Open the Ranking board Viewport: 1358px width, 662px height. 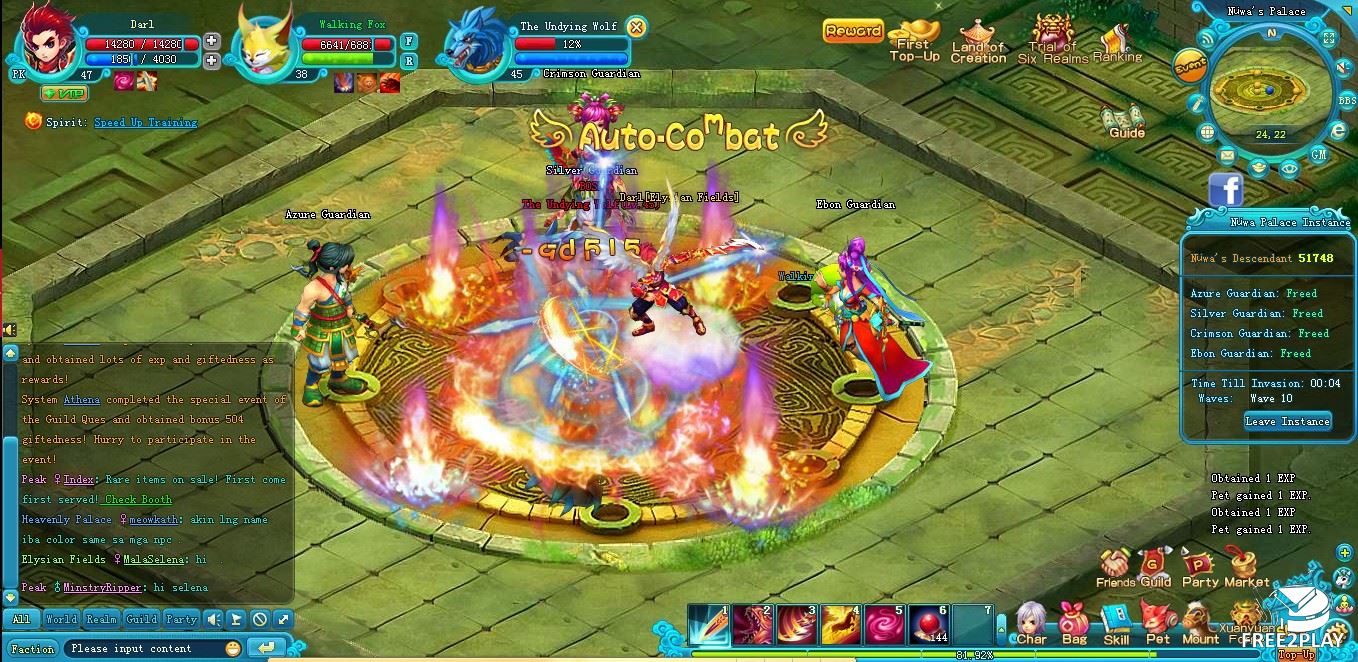[1117, 43]
